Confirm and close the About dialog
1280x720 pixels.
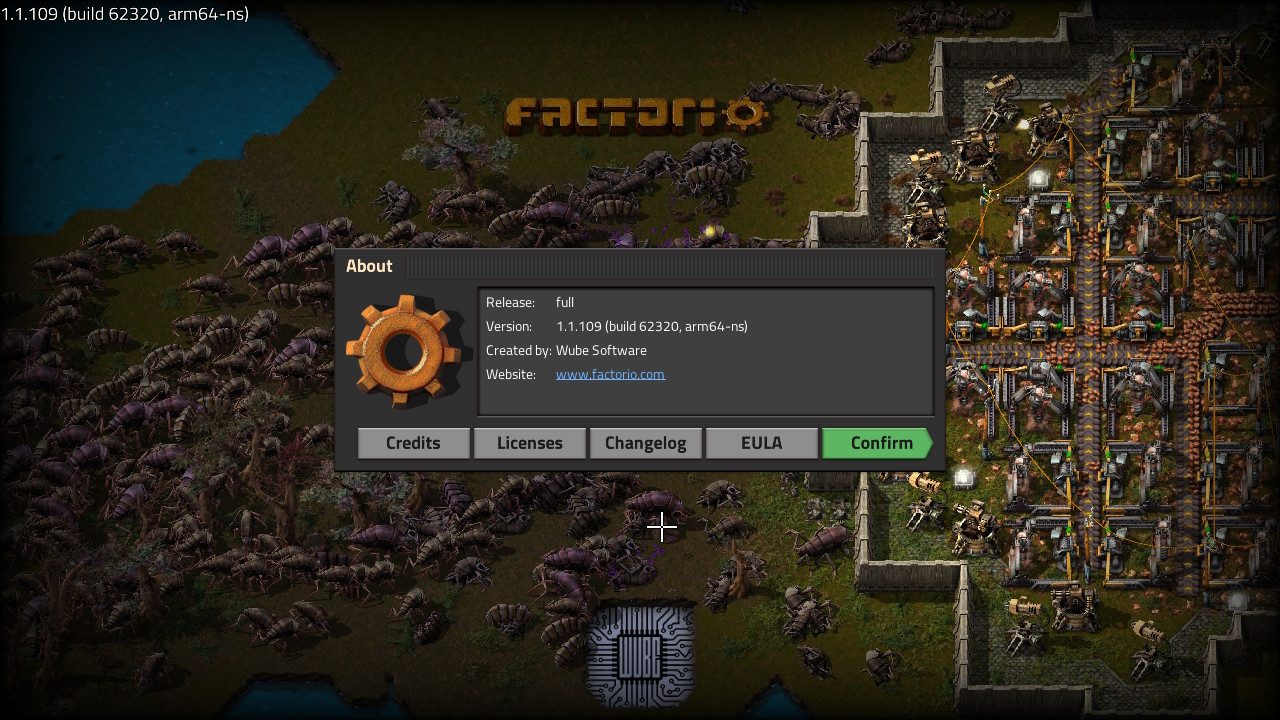(x=877, y=443)
